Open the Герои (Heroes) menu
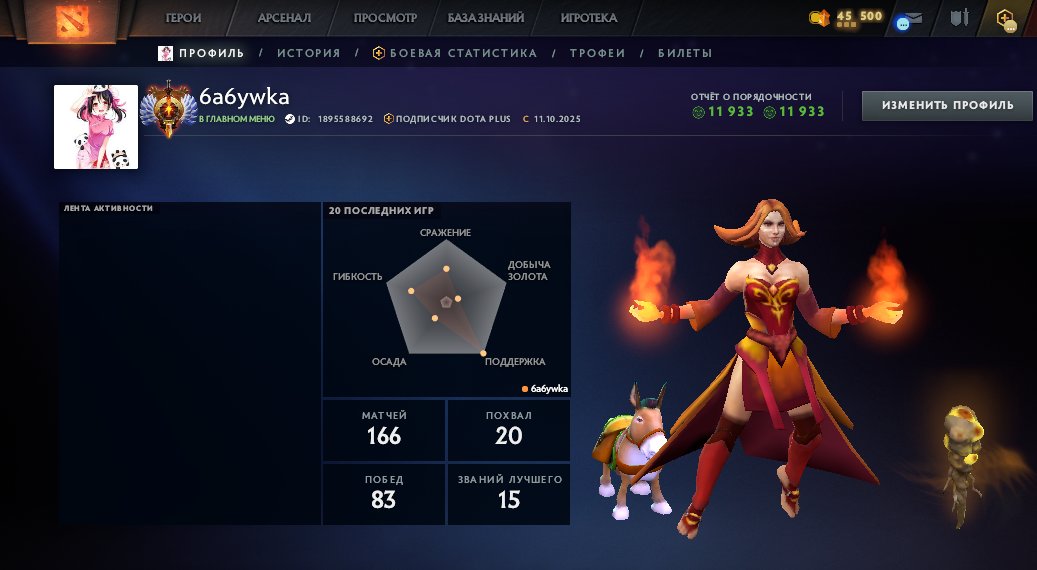1037x570 pixels. point(184,18)
